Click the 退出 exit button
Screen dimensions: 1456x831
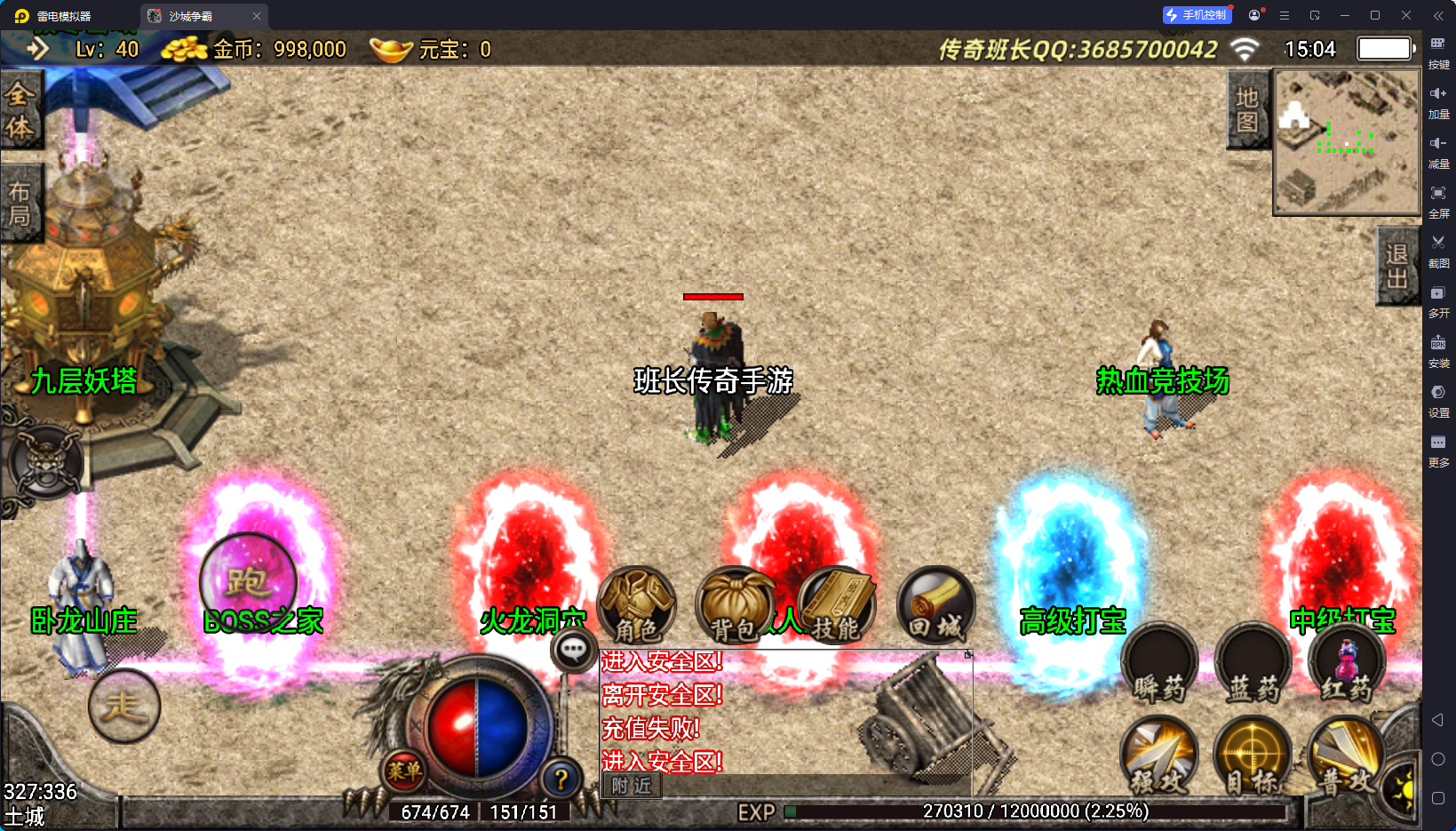point(1396,266)
